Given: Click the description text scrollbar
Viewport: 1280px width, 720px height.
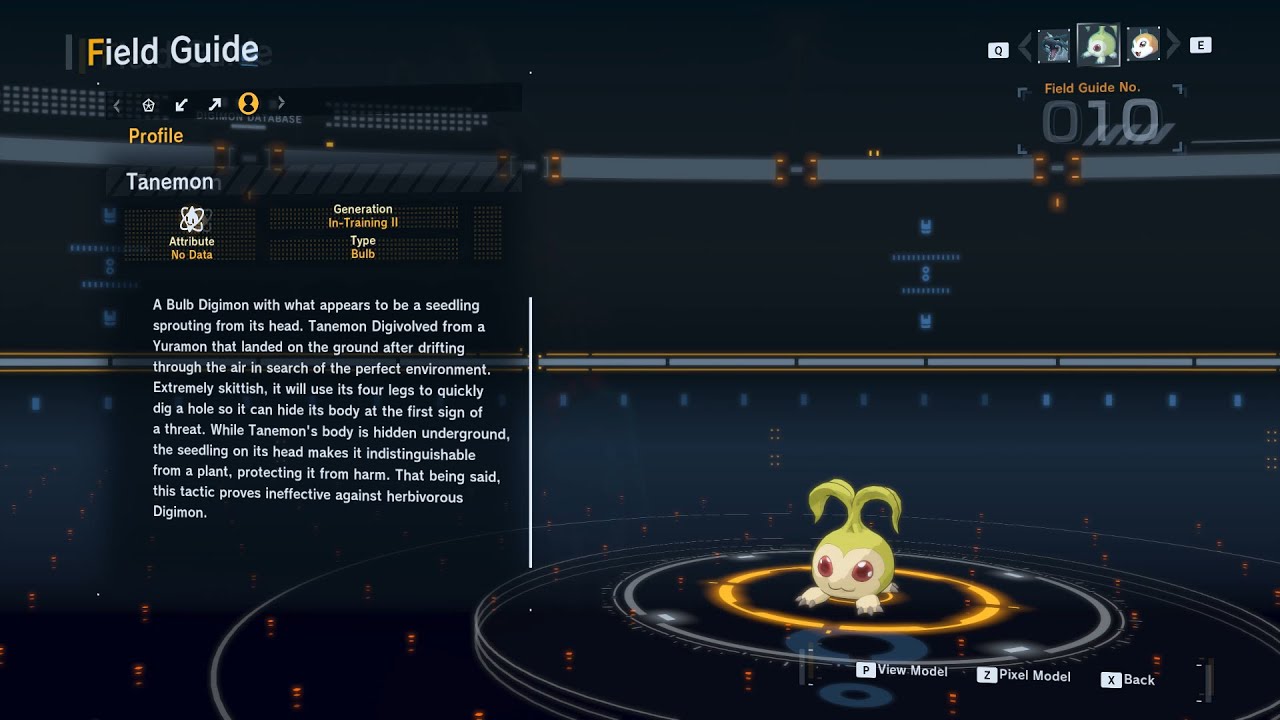Looking at the screenshot, I should click(x=530, y=432).
